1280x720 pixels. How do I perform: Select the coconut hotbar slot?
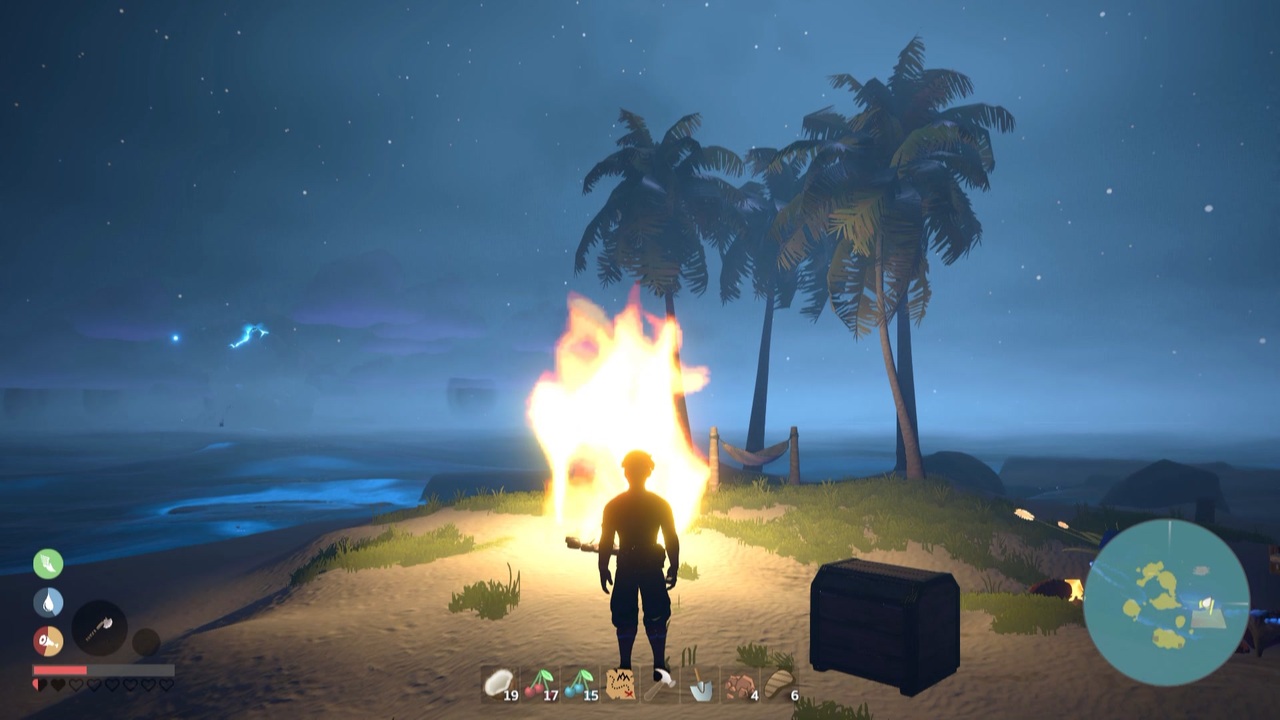point(499,684)
